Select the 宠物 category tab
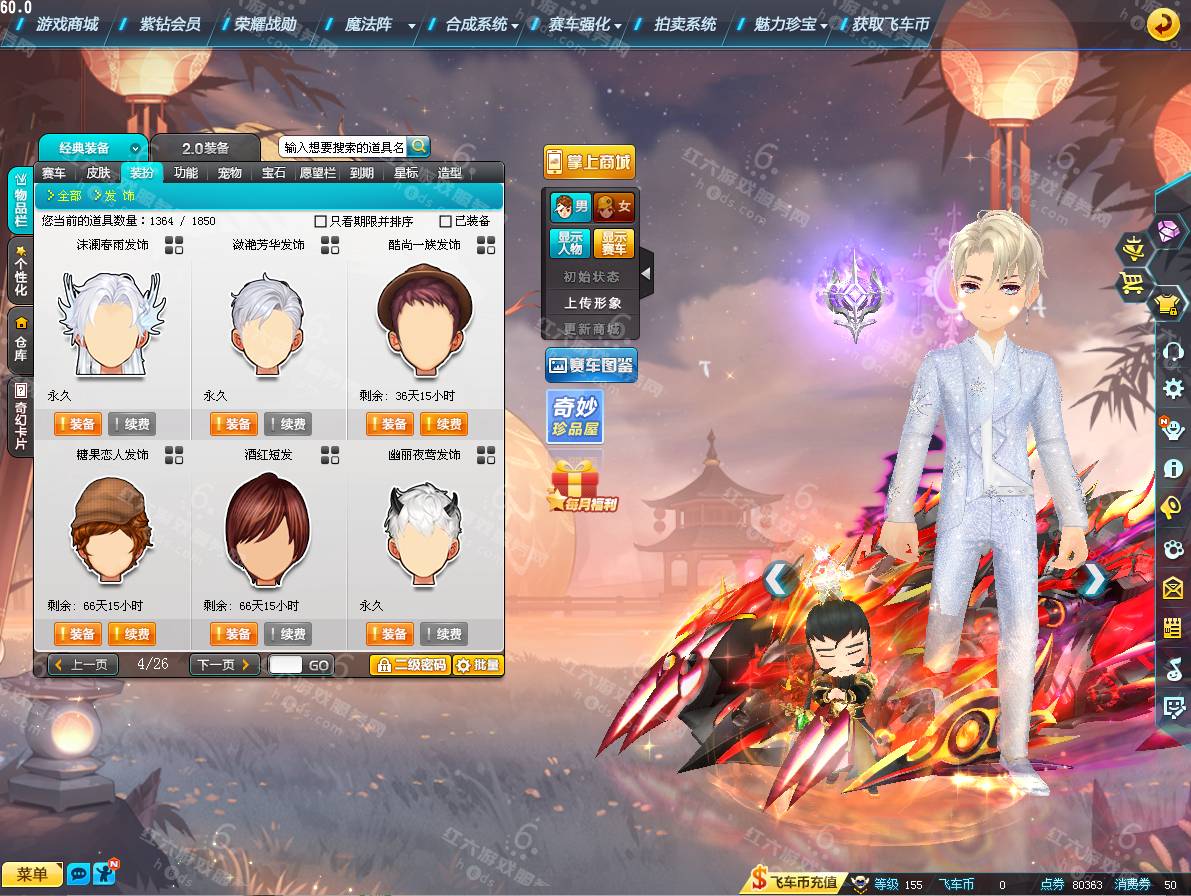This screenshot has width=1191, height=896. click(230, 172)
